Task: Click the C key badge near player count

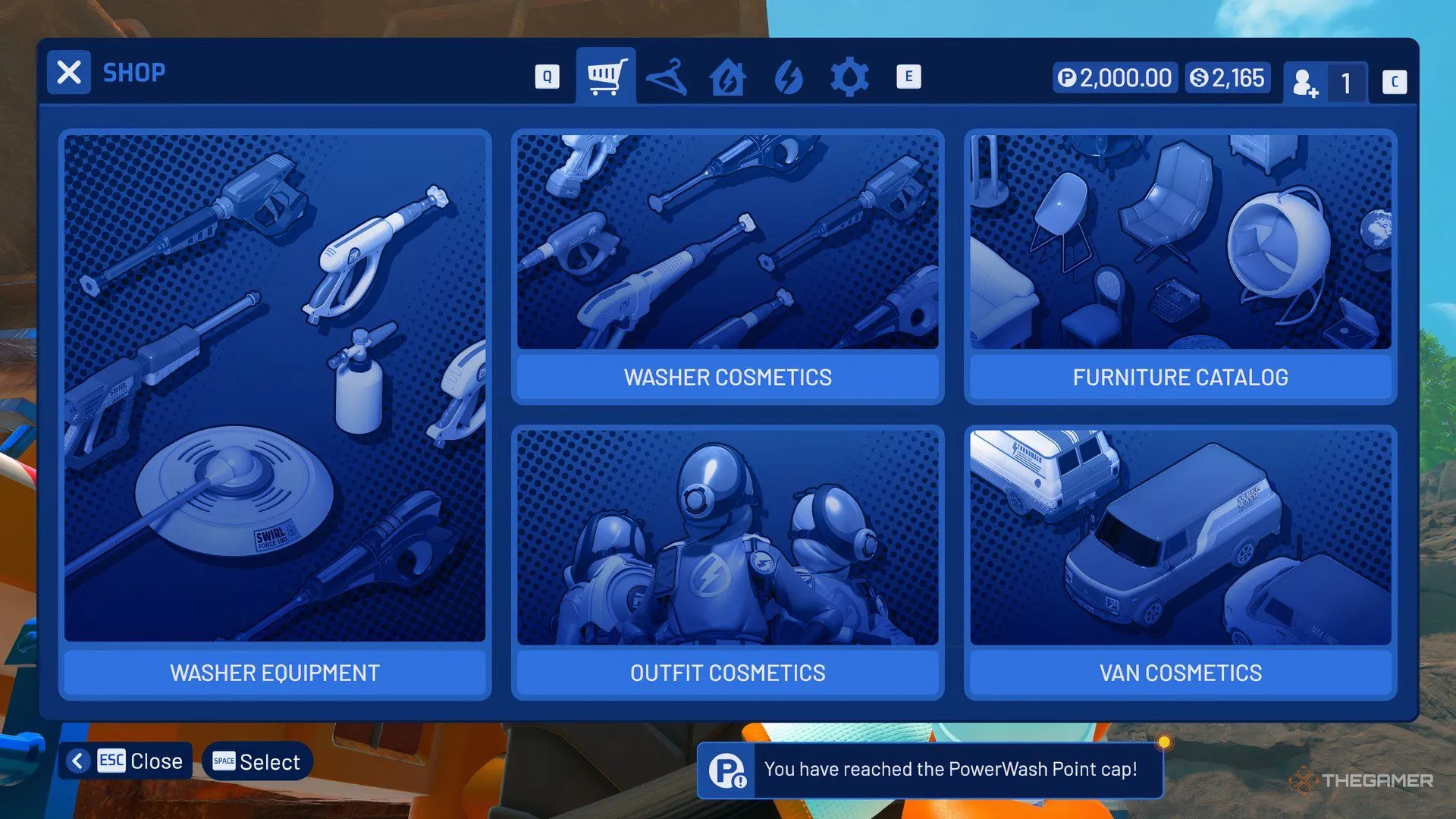Action: click(1394, 82)
